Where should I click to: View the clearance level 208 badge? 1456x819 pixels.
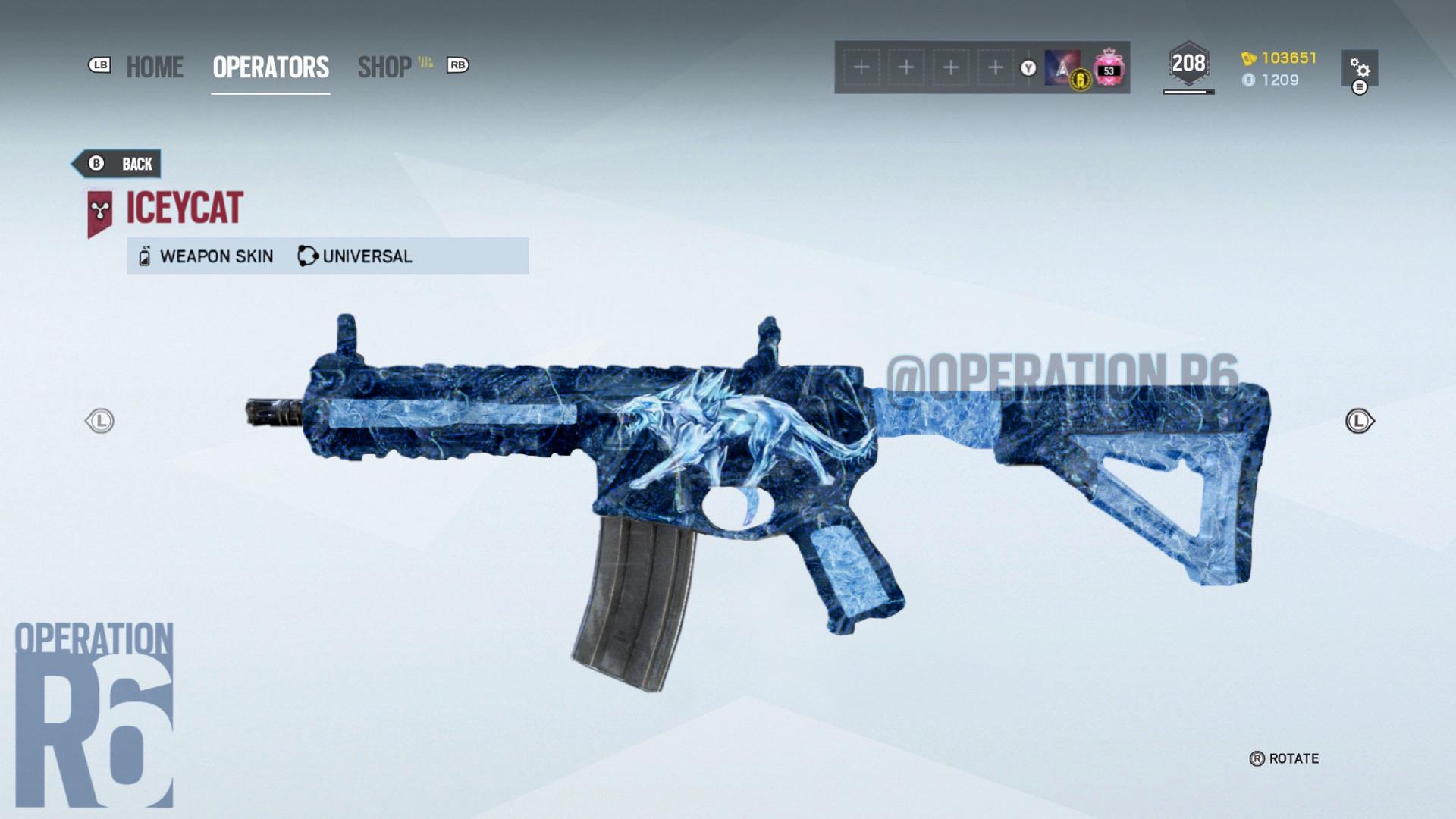click(x=1188, y=64)
